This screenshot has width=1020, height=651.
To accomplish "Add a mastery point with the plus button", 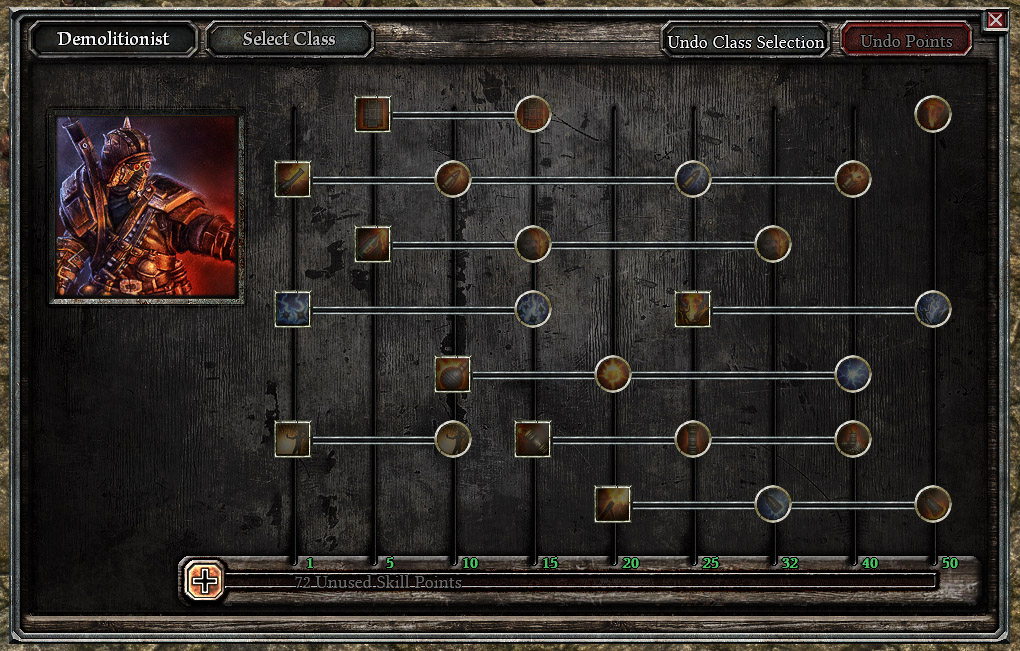I will 205,580.
